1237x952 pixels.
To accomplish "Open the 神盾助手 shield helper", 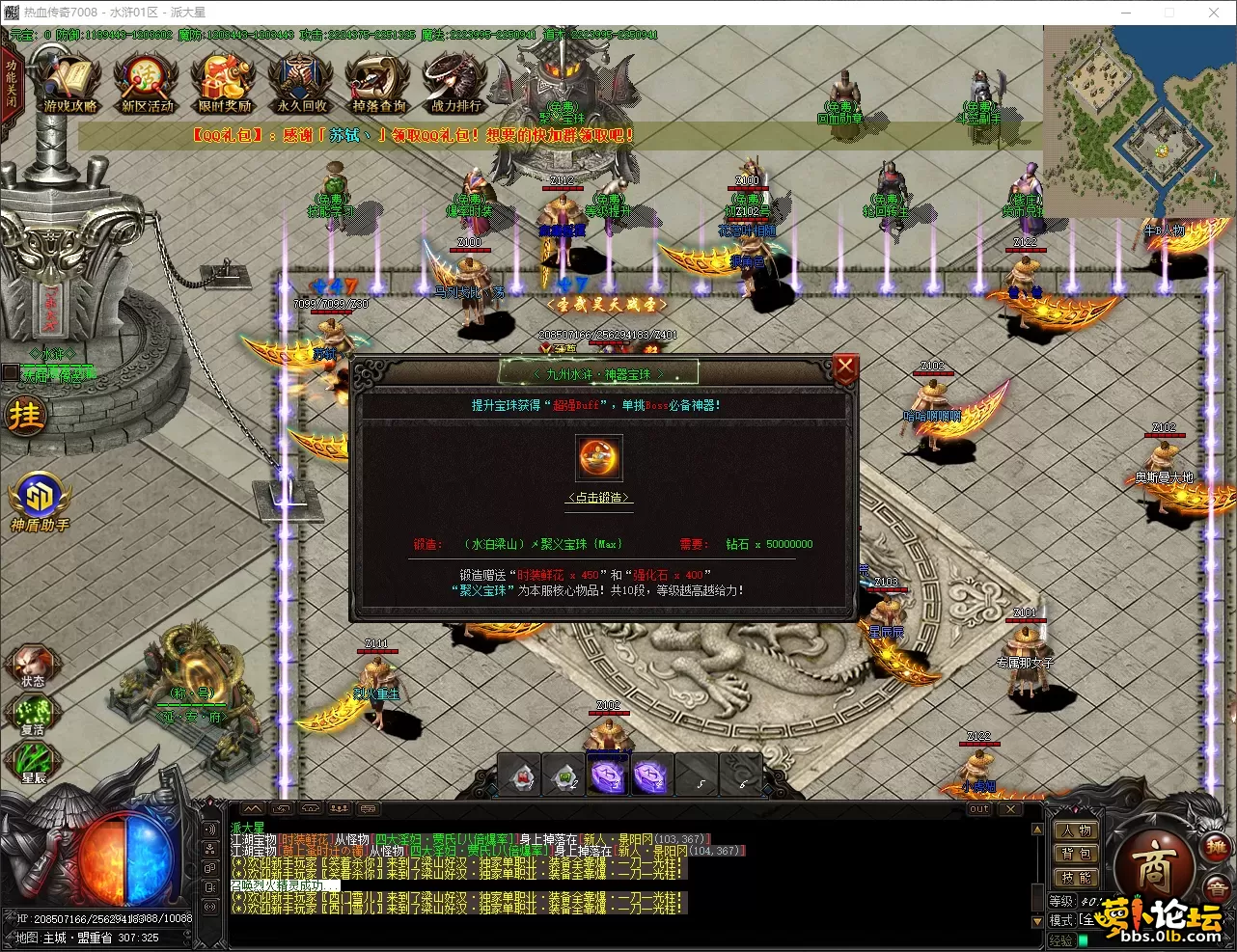I will point(40,502).
